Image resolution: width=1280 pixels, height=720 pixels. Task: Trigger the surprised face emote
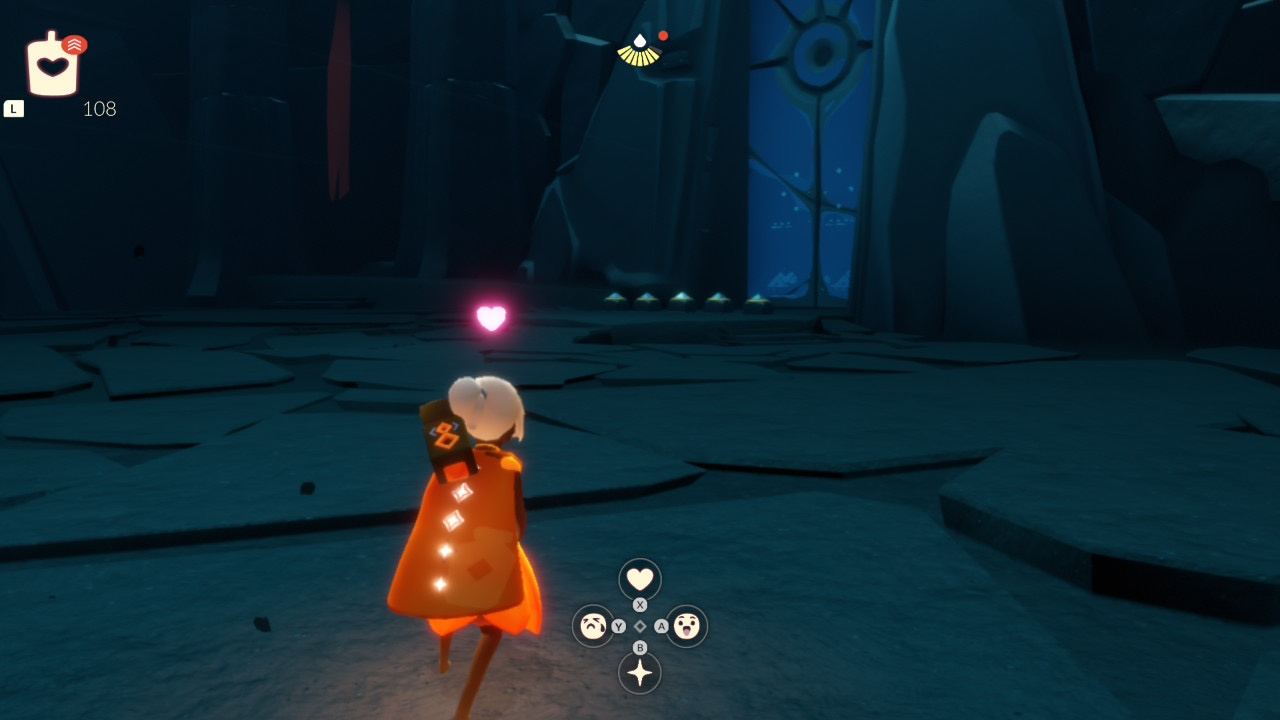687,626
